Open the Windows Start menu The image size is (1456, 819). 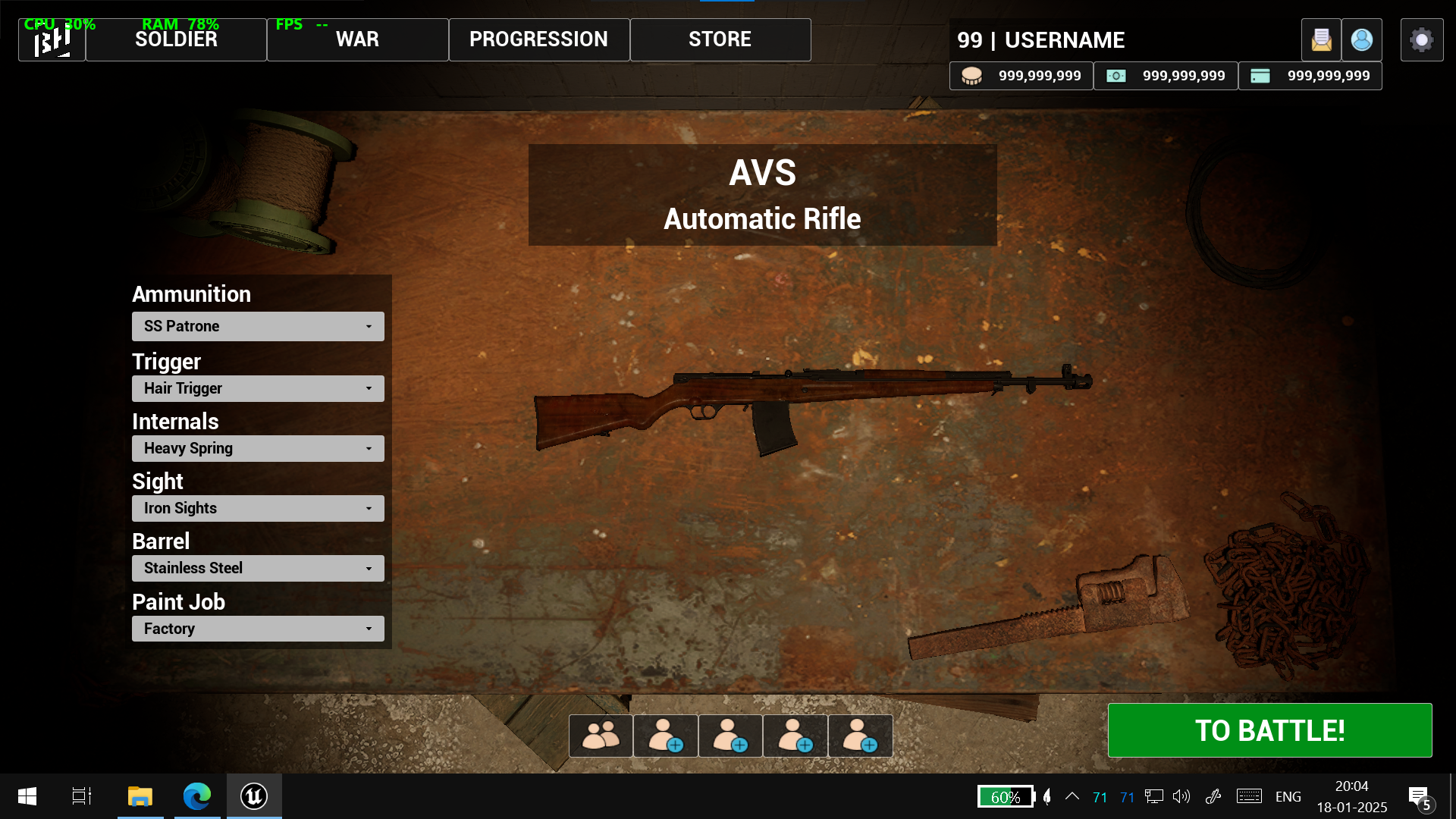(x=27, y=796)
